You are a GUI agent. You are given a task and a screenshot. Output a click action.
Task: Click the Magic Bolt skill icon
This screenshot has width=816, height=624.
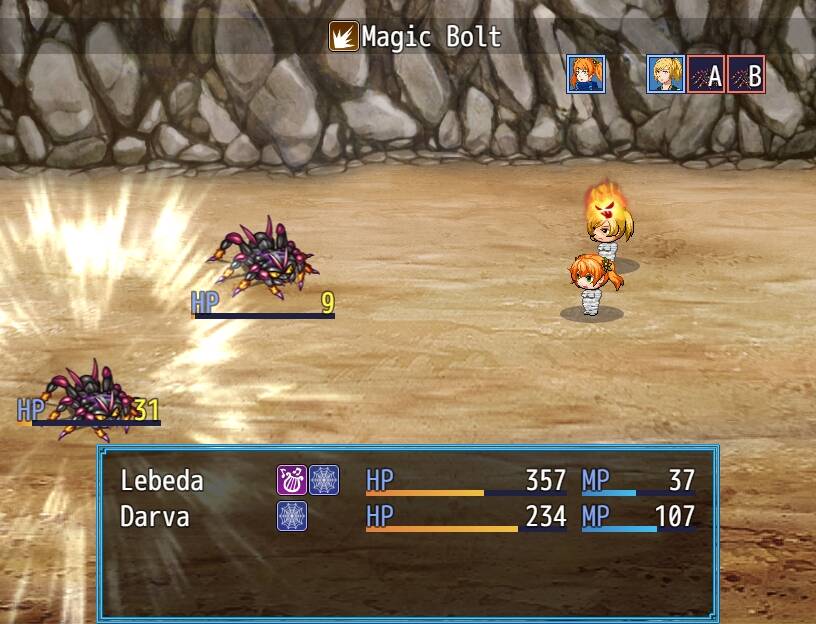[x=343, y=38]
